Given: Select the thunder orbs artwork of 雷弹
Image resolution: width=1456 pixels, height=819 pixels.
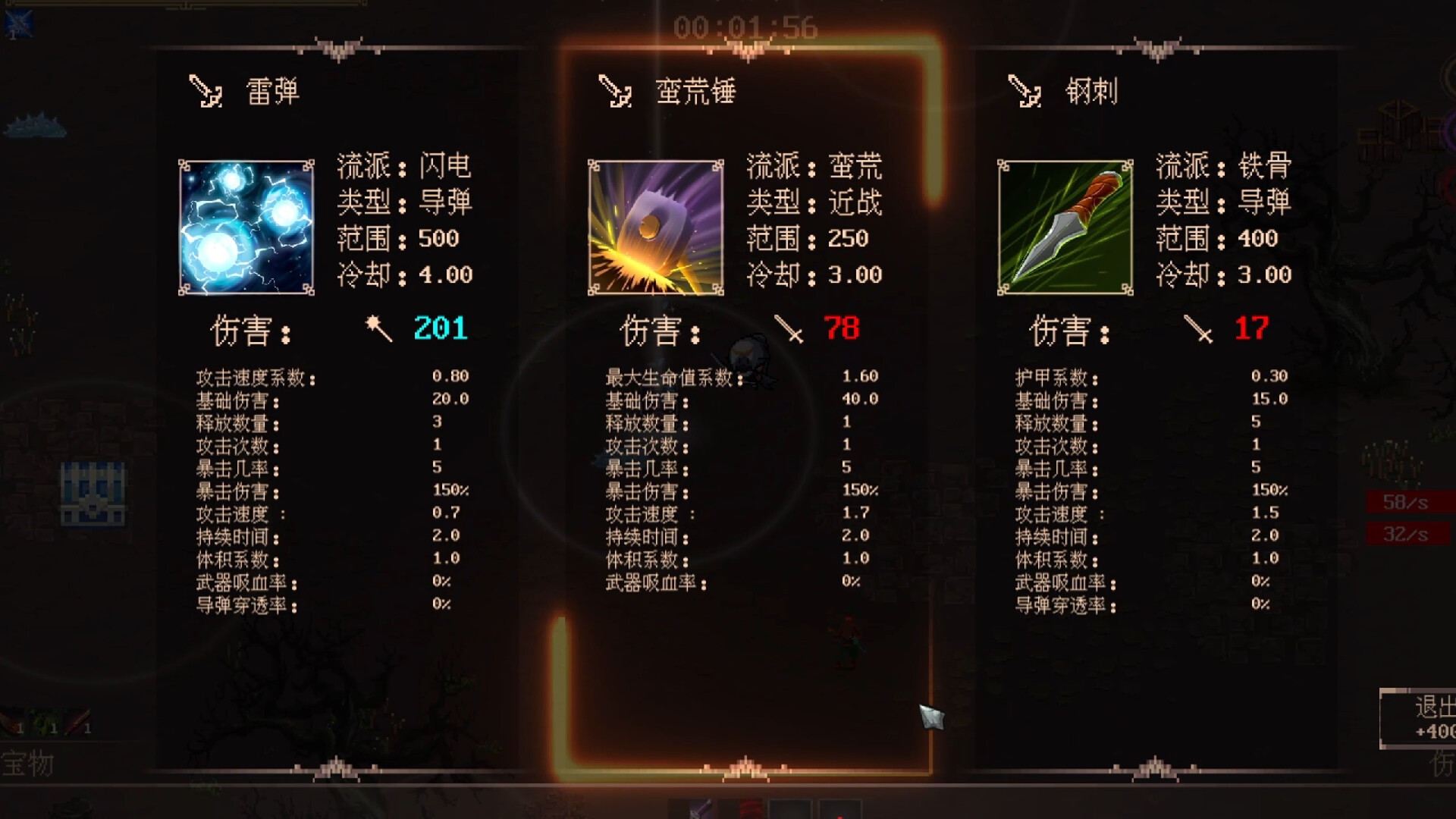Looking at the screenshot, I should point(244,227).
